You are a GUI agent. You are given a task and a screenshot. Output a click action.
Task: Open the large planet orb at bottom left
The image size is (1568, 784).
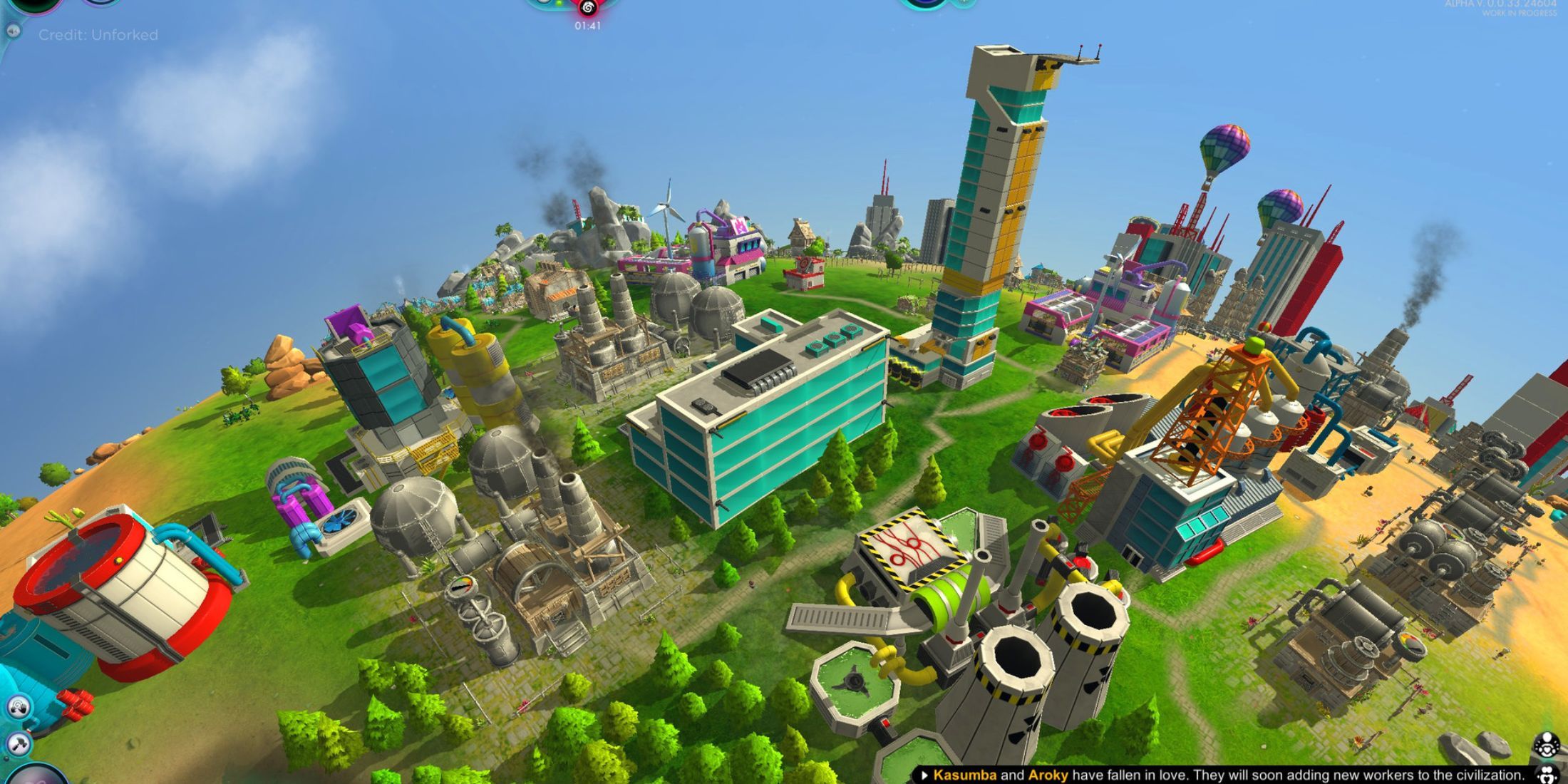click(x=34, y=777)
